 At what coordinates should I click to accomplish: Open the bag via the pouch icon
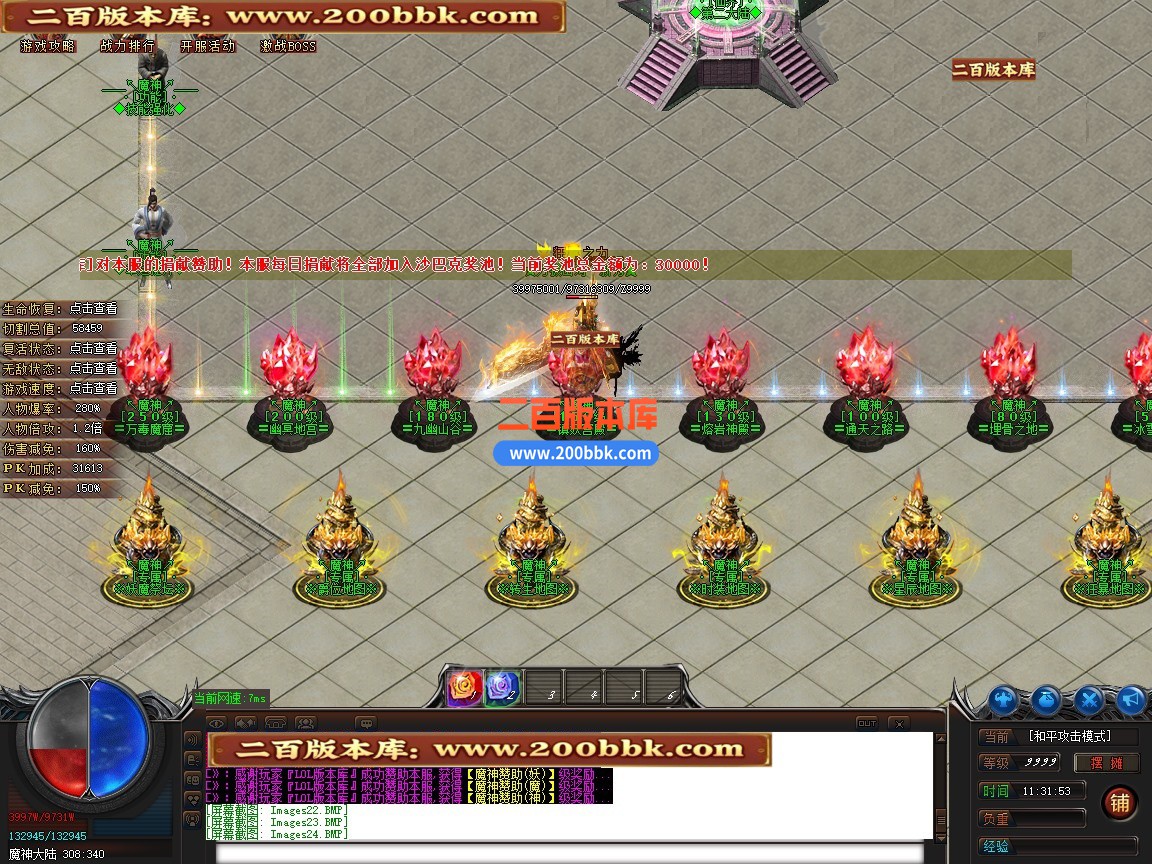coord(1046,700)
